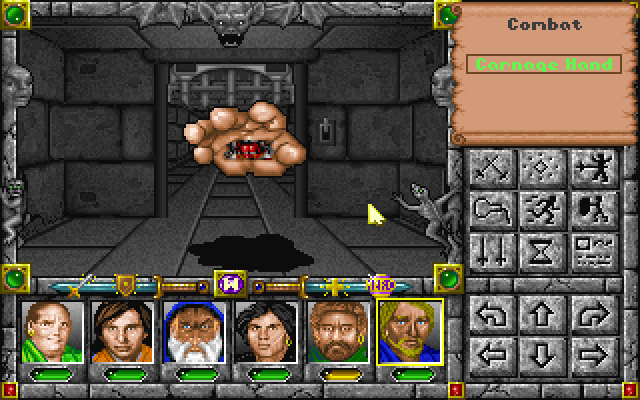Click the crossed swords quick fight icon
Screen dimensions: 640x400
pyautogui.click(x=492, y=168)
